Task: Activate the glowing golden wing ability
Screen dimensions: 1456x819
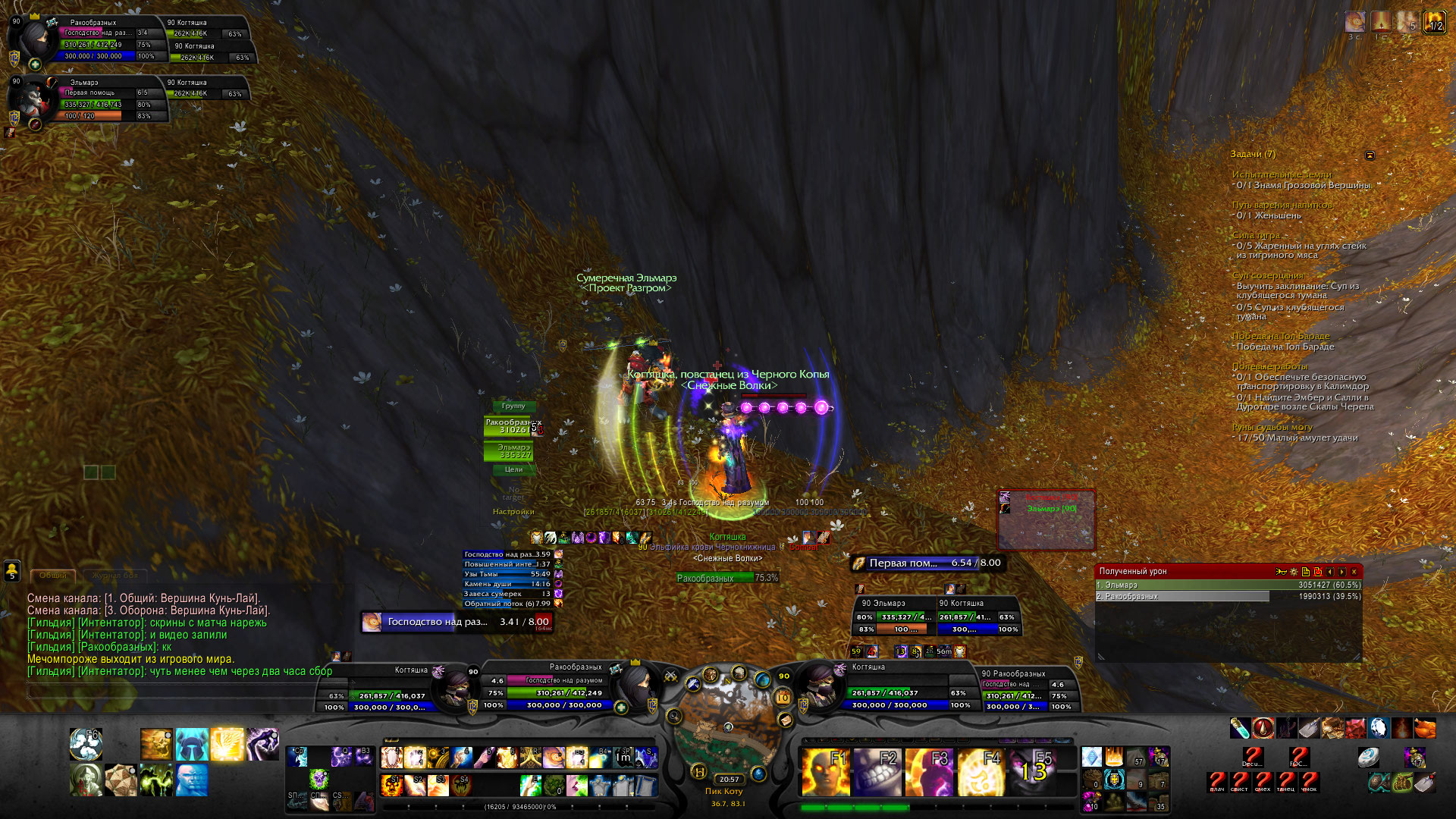Action: [227, 743]
